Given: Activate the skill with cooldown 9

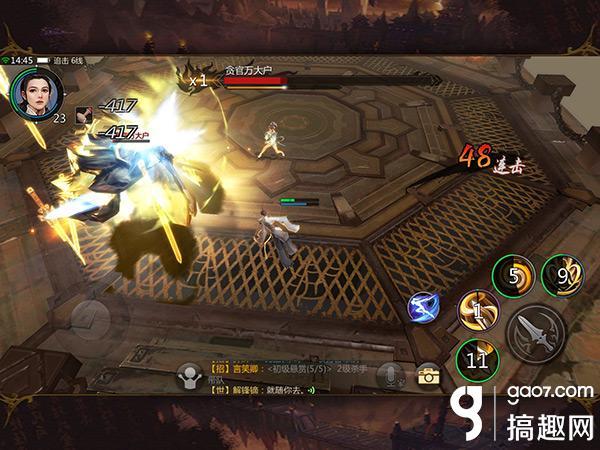Looking at the screenshot, I should pos(561,274).
